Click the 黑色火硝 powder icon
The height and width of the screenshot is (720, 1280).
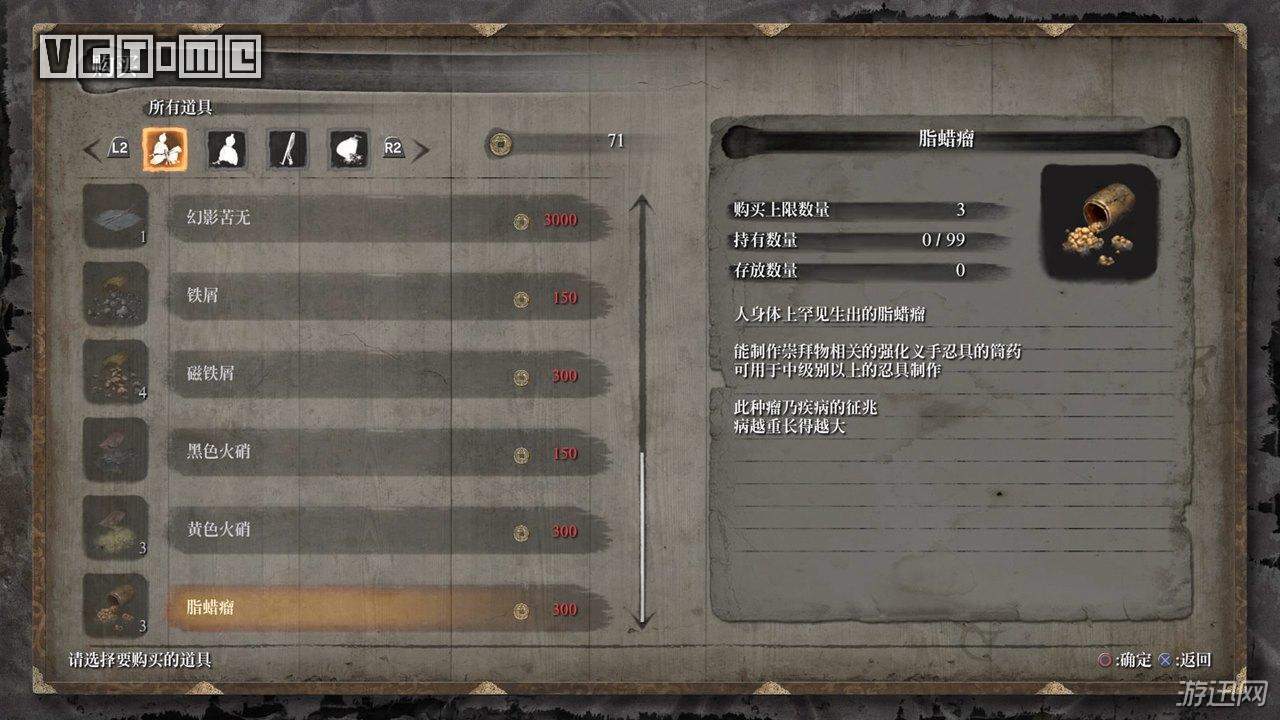[x=115, y=450]
